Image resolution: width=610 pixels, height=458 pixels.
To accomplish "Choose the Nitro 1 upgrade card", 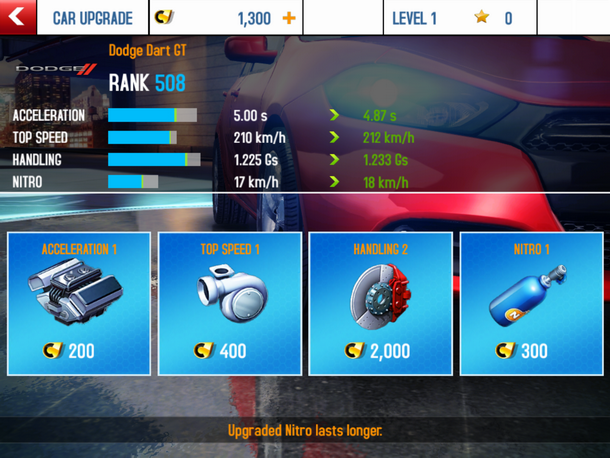I will [531, 303].
